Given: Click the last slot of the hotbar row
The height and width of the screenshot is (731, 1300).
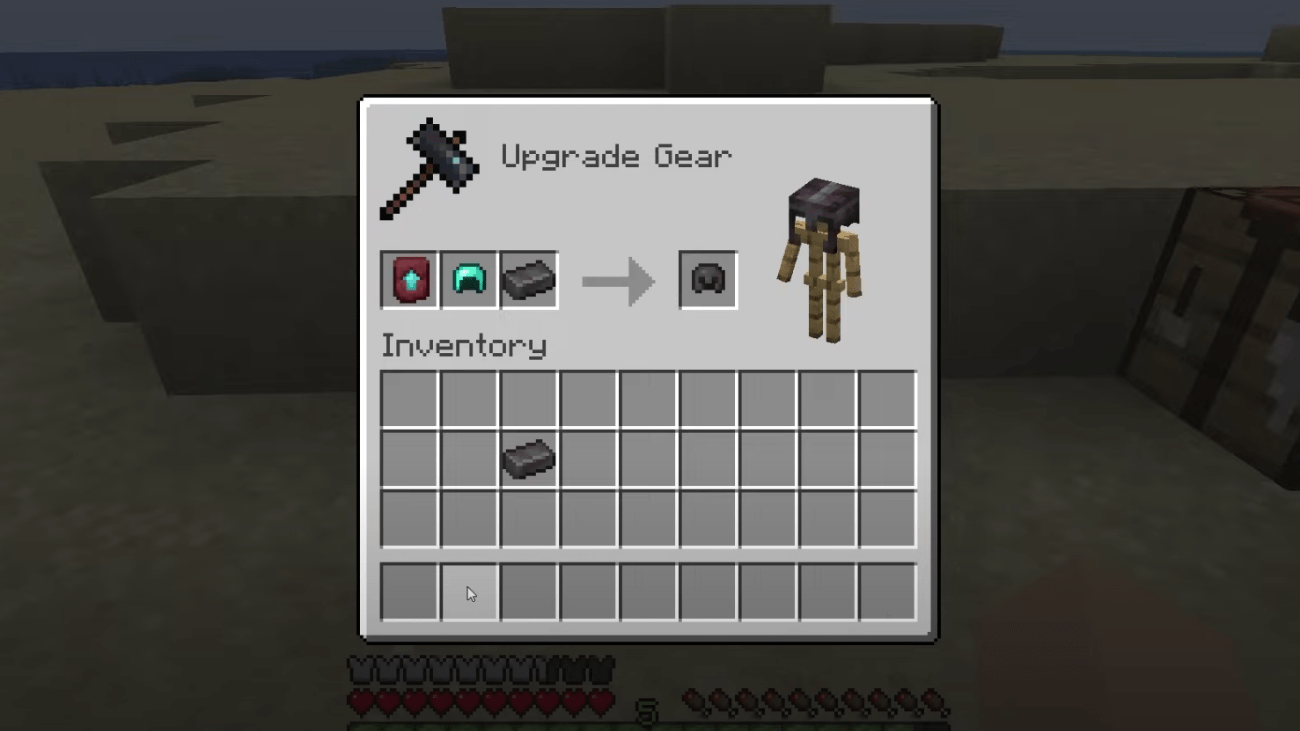Looking at the screenshot, I should click(888, 591).
